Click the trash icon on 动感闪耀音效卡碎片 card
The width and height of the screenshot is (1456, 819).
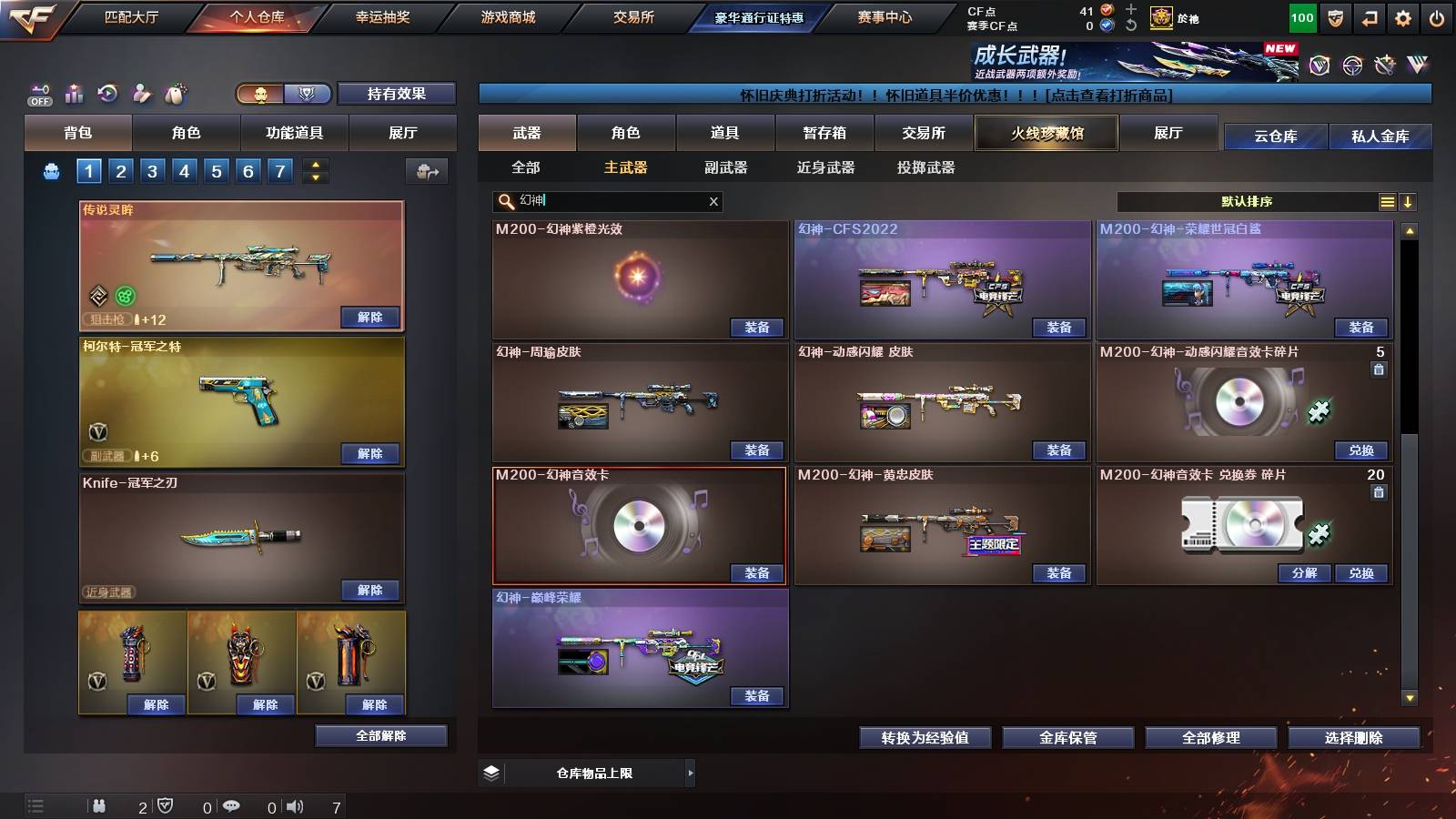1379,369
